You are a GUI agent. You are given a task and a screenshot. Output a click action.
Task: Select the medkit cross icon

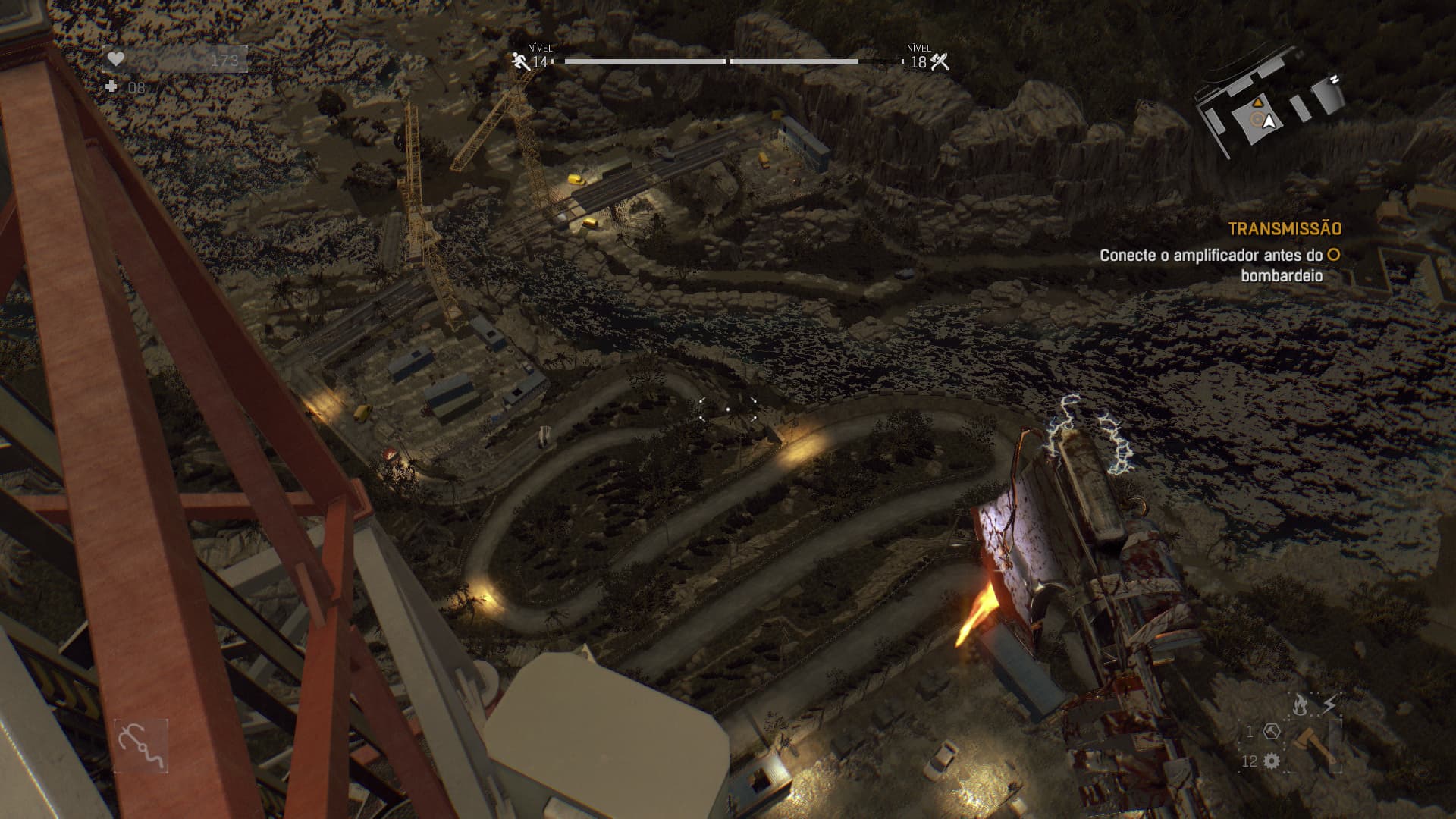(x=112, y=87)
